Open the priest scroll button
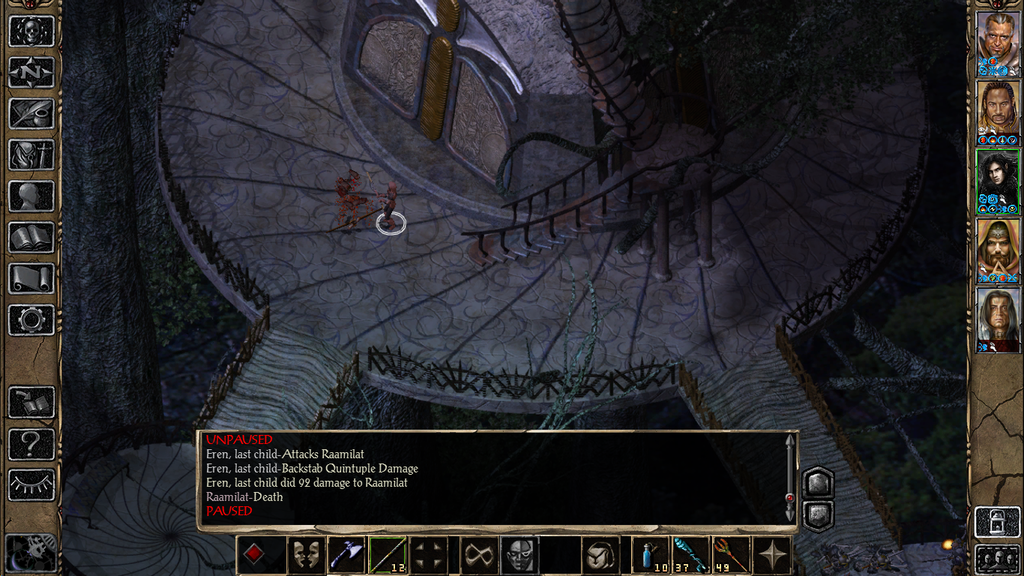The image size is (1024, 576). (31, 278)
